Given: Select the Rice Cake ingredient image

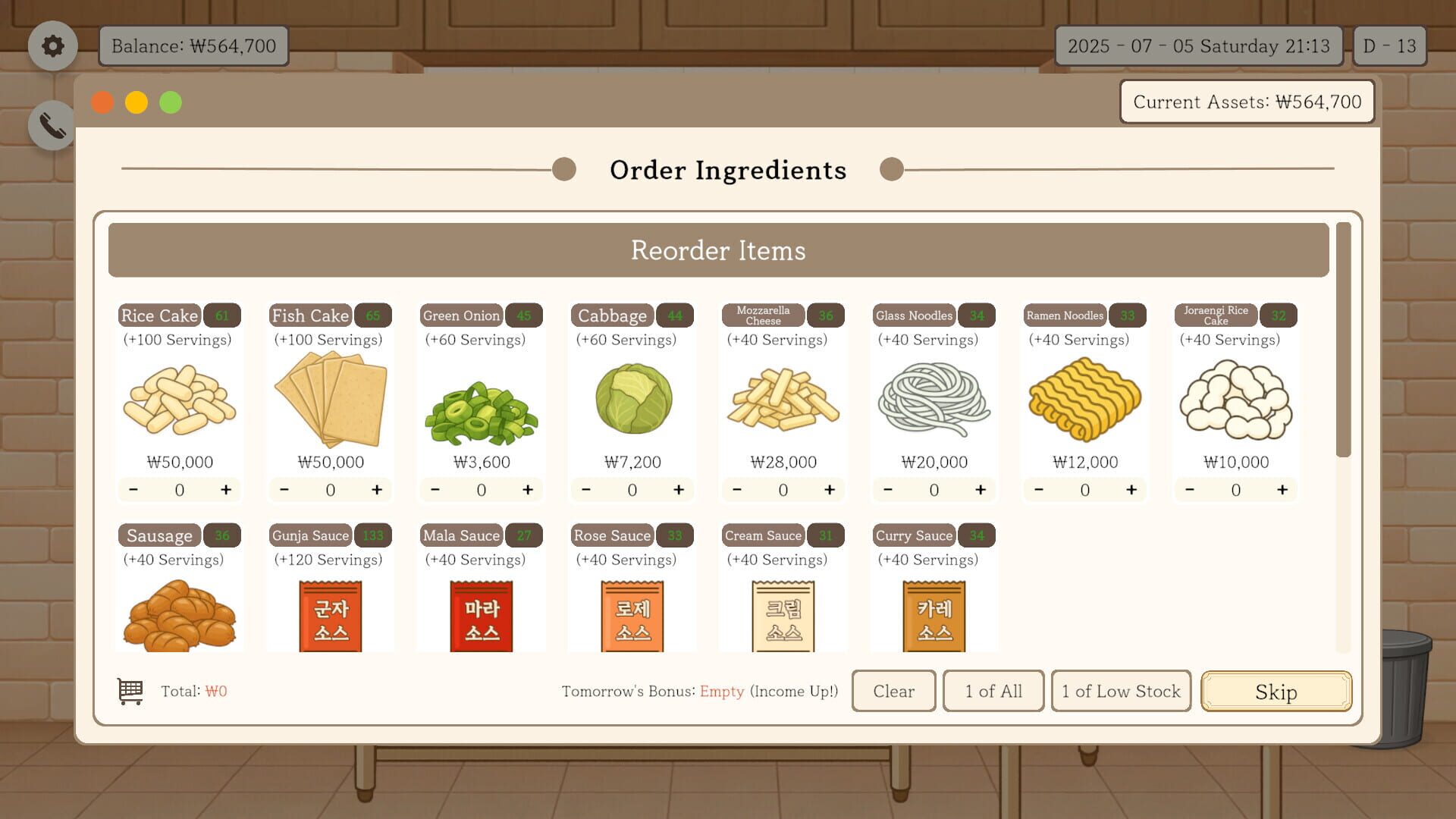Looking at the screenshot, I should click(179, 402).
